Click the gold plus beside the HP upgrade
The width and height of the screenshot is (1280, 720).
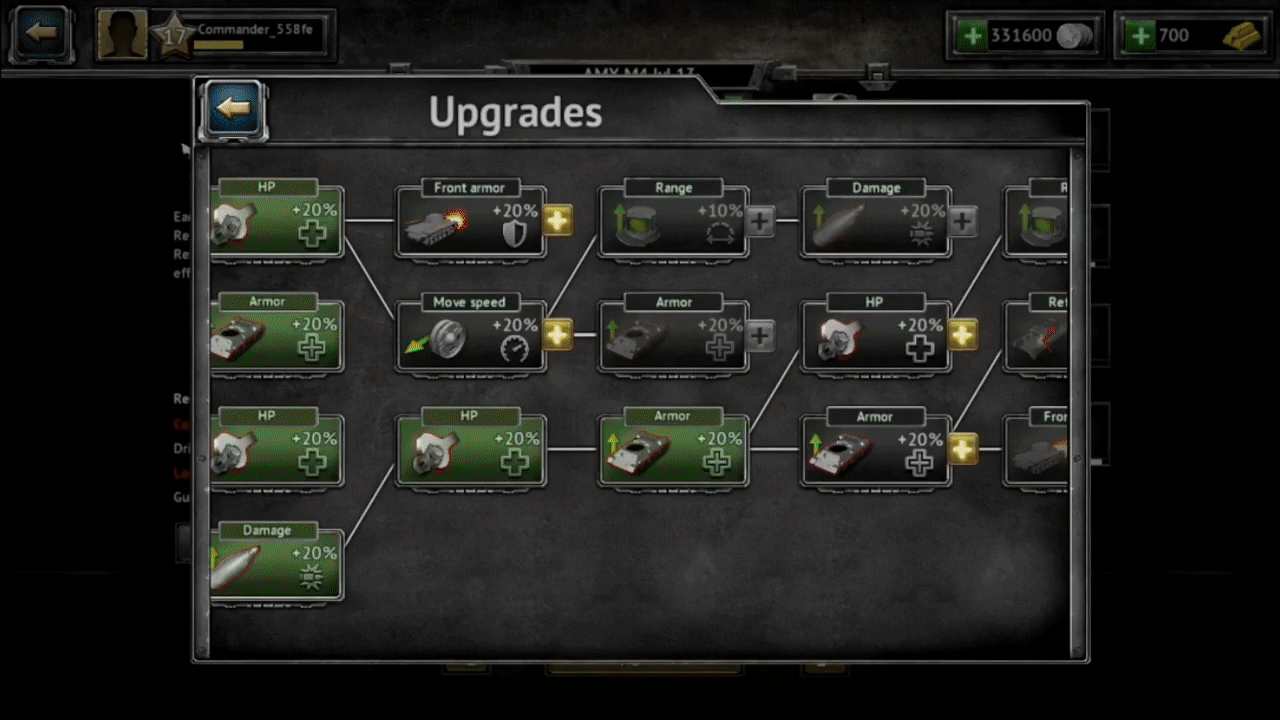[x=962, y=335]
